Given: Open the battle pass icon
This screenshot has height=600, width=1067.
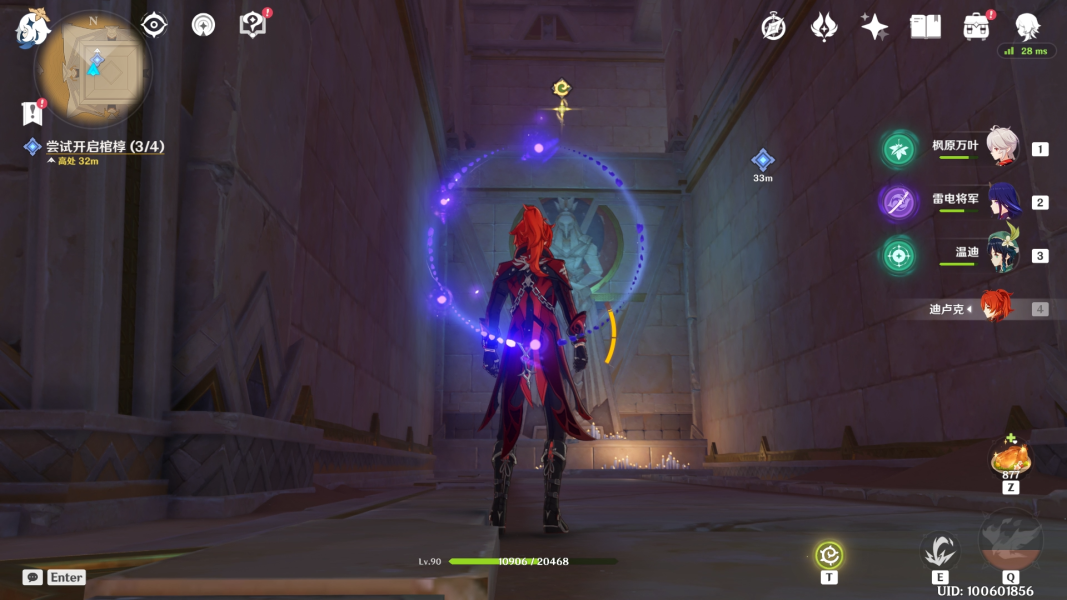Looking at the screenshot, I should (824, 27).
